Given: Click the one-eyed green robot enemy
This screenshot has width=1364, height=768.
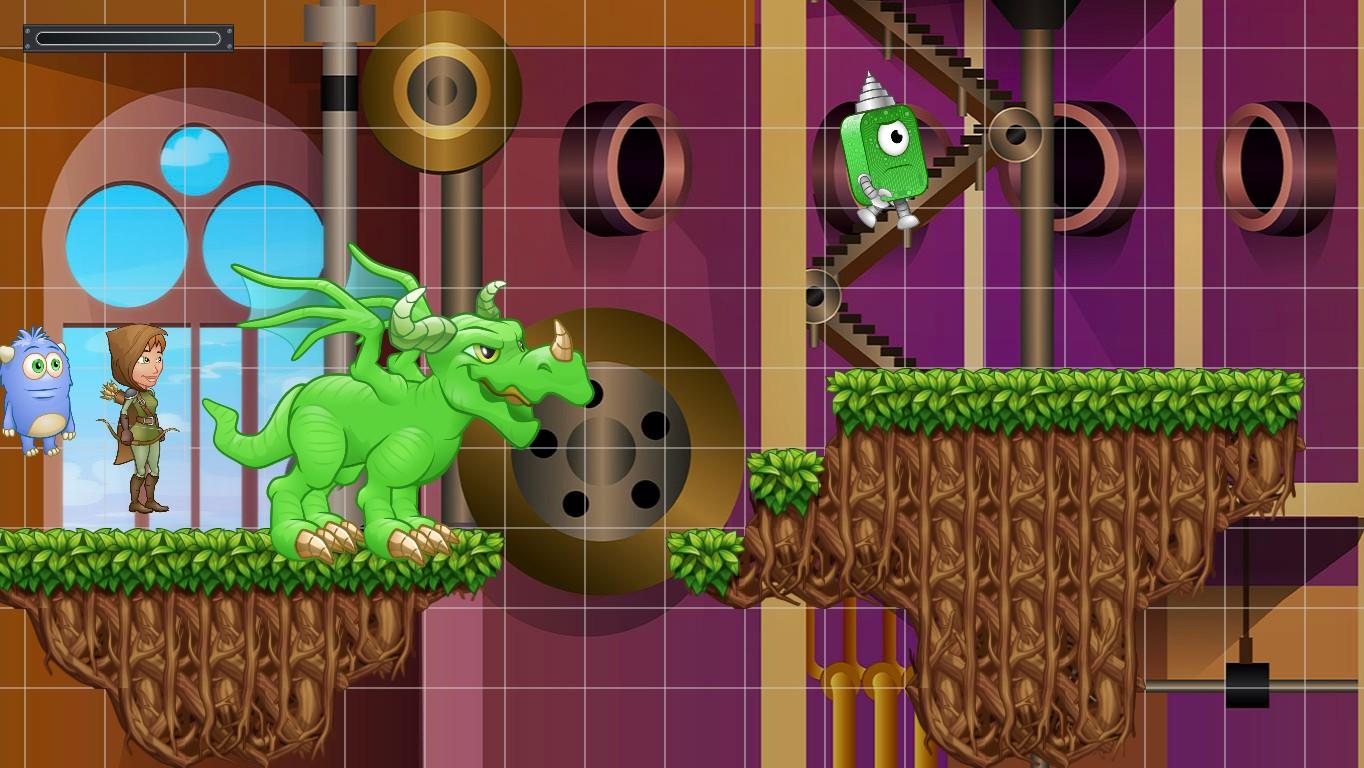Looking at the screenshot, I should [885, 155].
